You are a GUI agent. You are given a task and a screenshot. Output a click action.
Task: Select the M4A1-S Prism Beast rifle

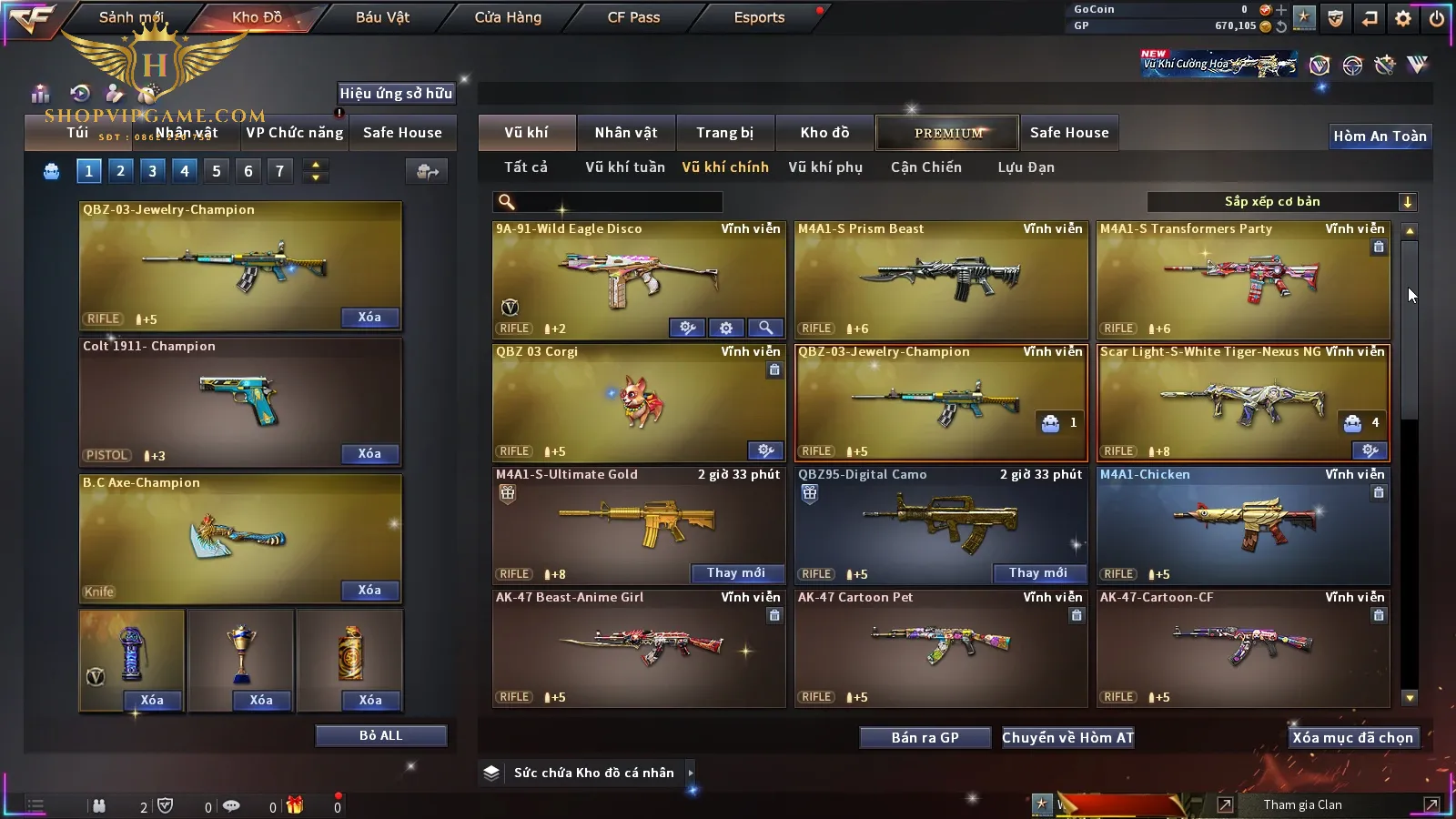pyautogui.click(x=941, y=279)
